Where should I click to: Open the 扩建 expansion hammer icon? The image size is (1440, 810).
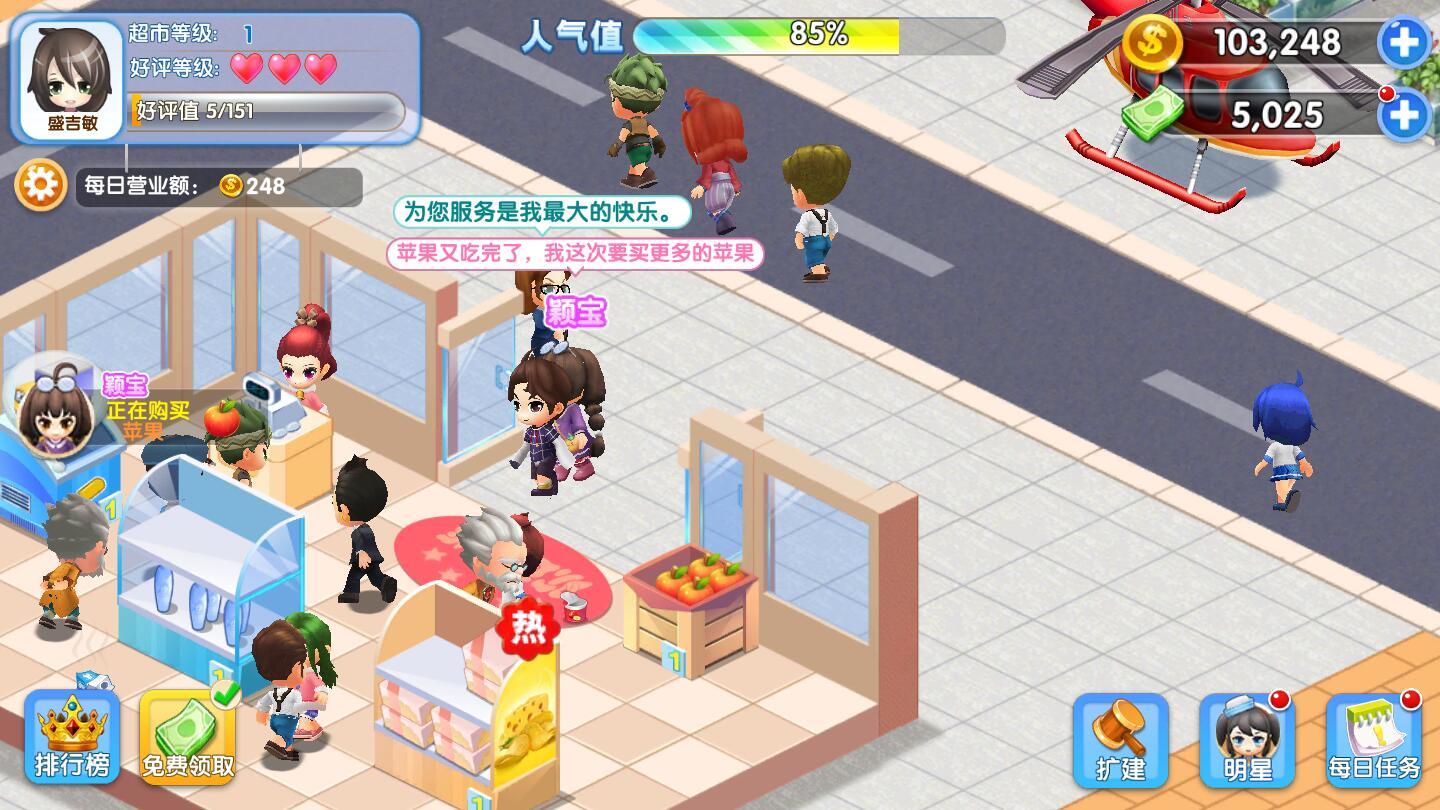(1123, 737)
